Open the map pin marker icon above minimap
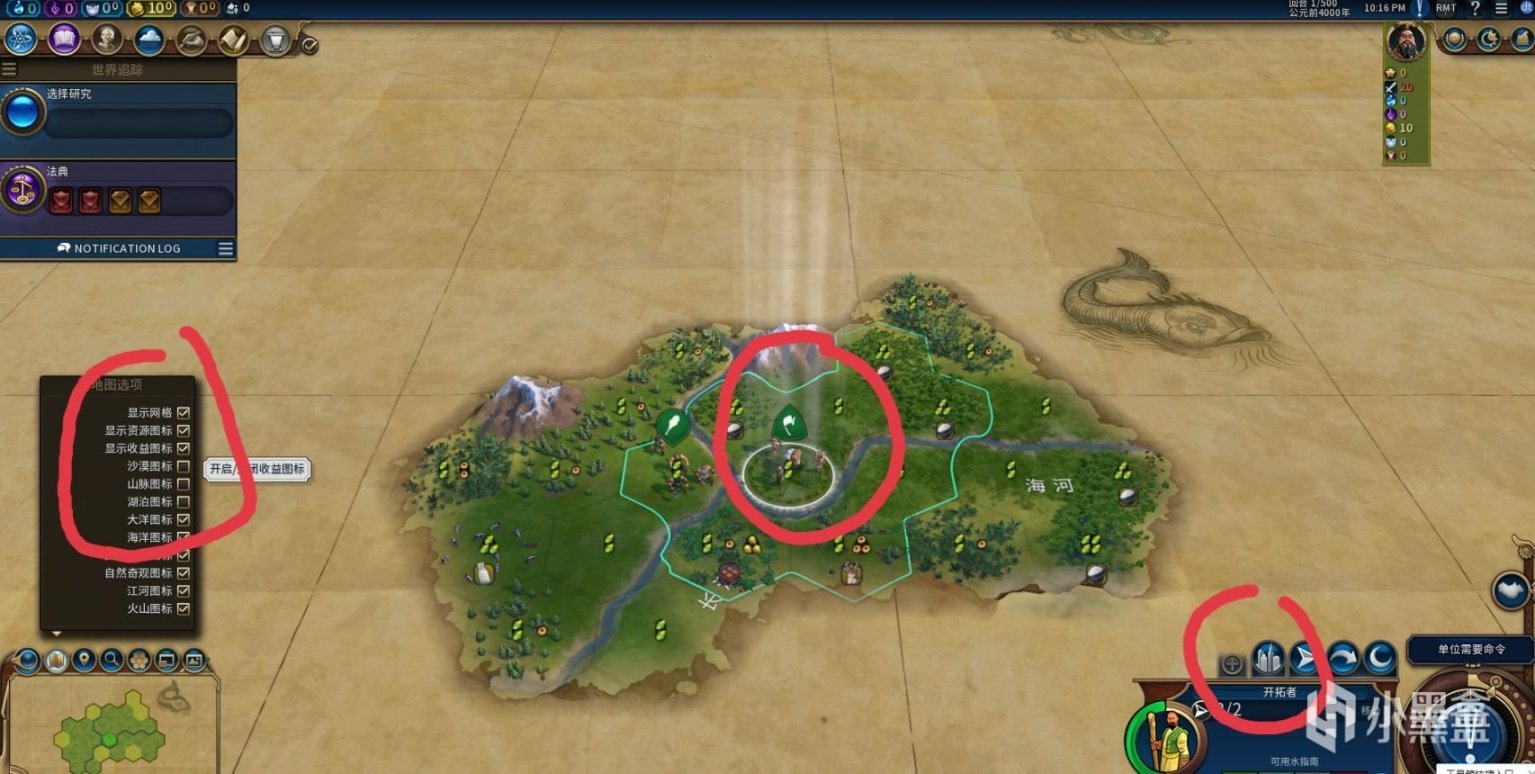 82,660
